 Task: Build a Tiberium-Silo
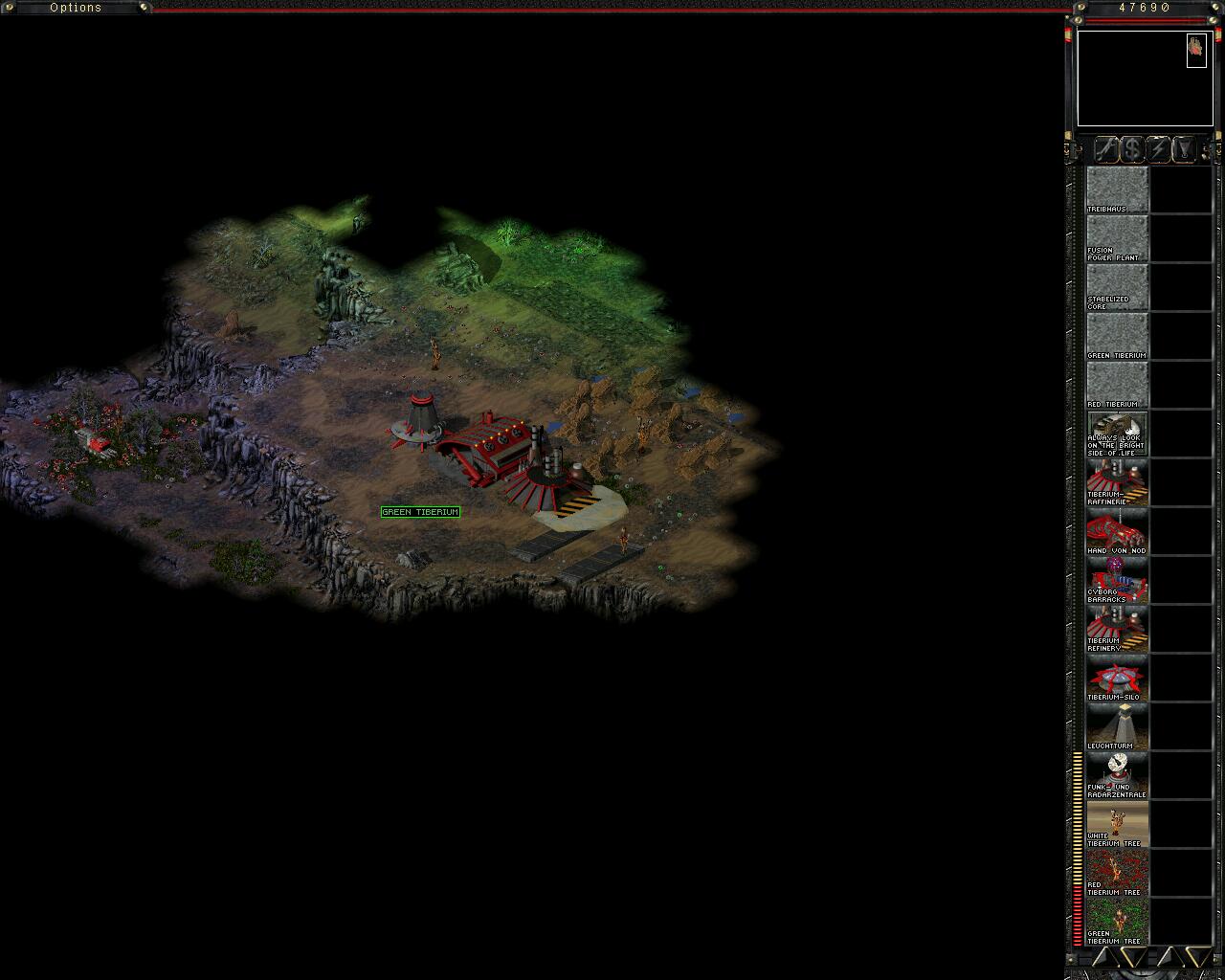(x=1117, y=678)
